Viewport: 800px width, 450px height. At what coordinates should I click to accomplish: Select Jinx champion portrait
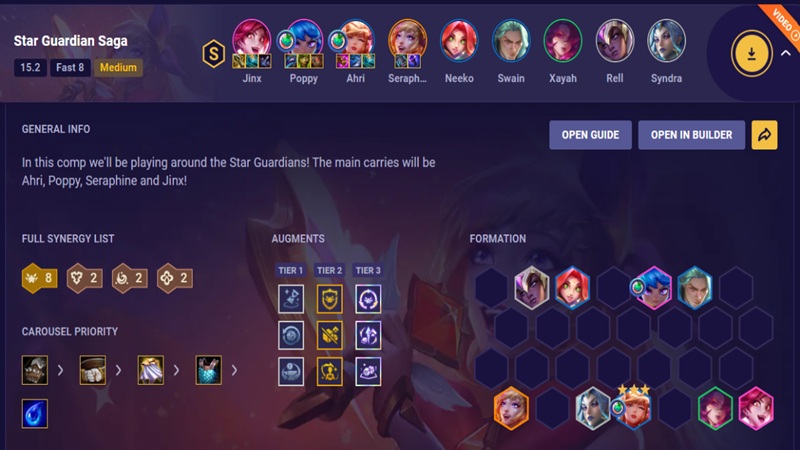[252, 40]
